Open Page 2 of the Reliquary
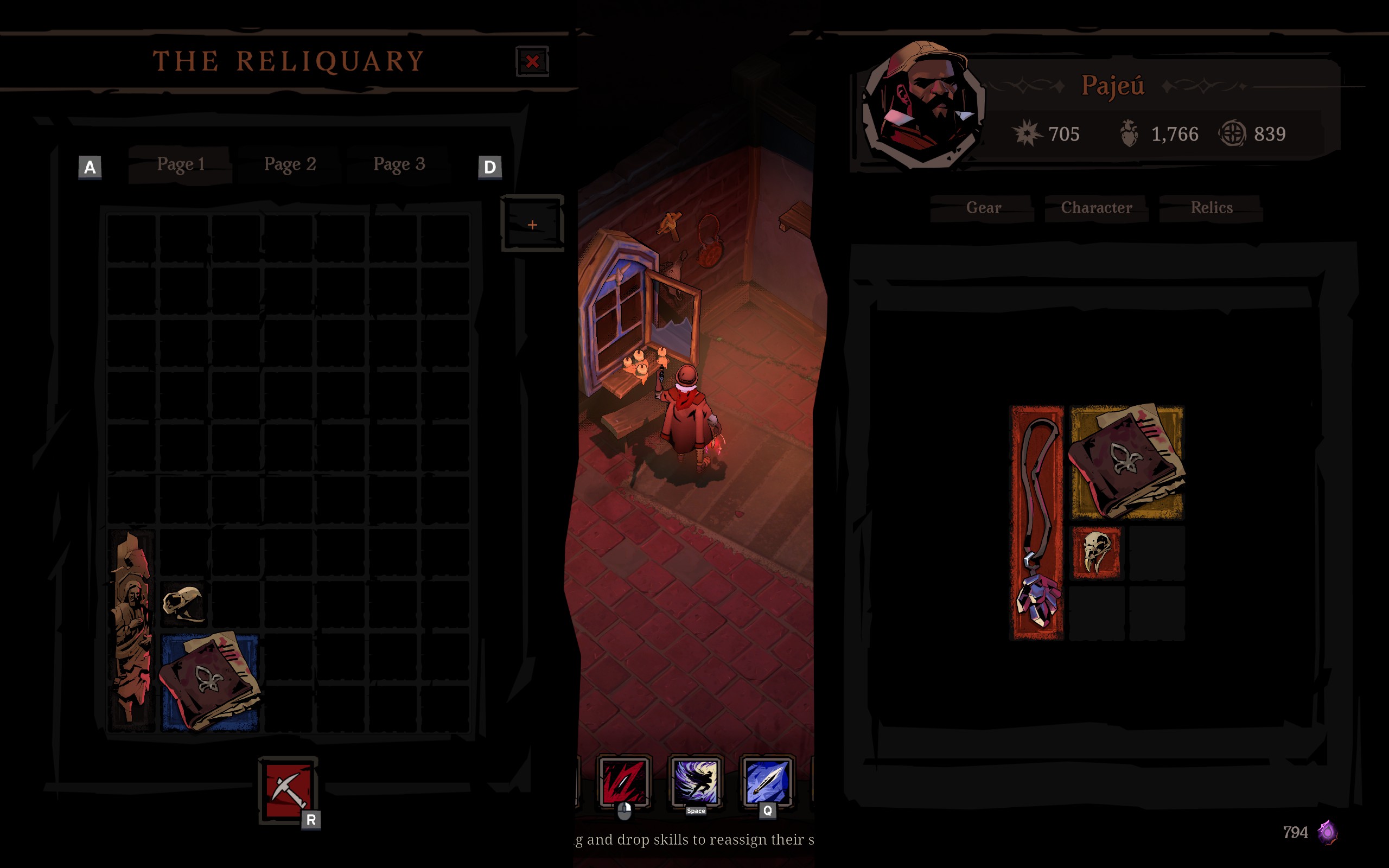The height and width of the screenshot is (868, 1389). coord(290,165)
